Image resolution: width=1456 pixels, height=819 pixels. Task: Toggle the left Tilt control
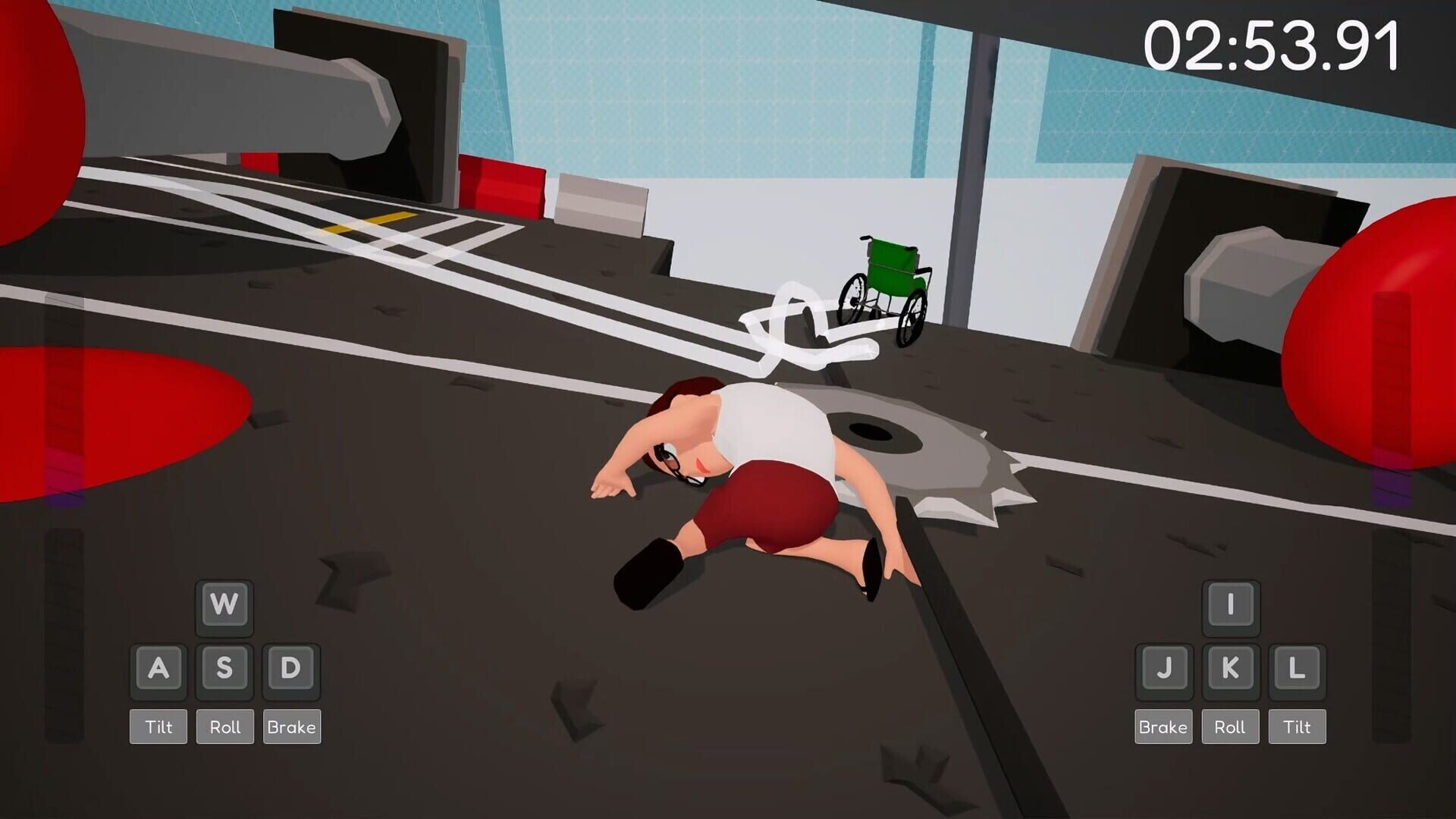pos(158,726)
